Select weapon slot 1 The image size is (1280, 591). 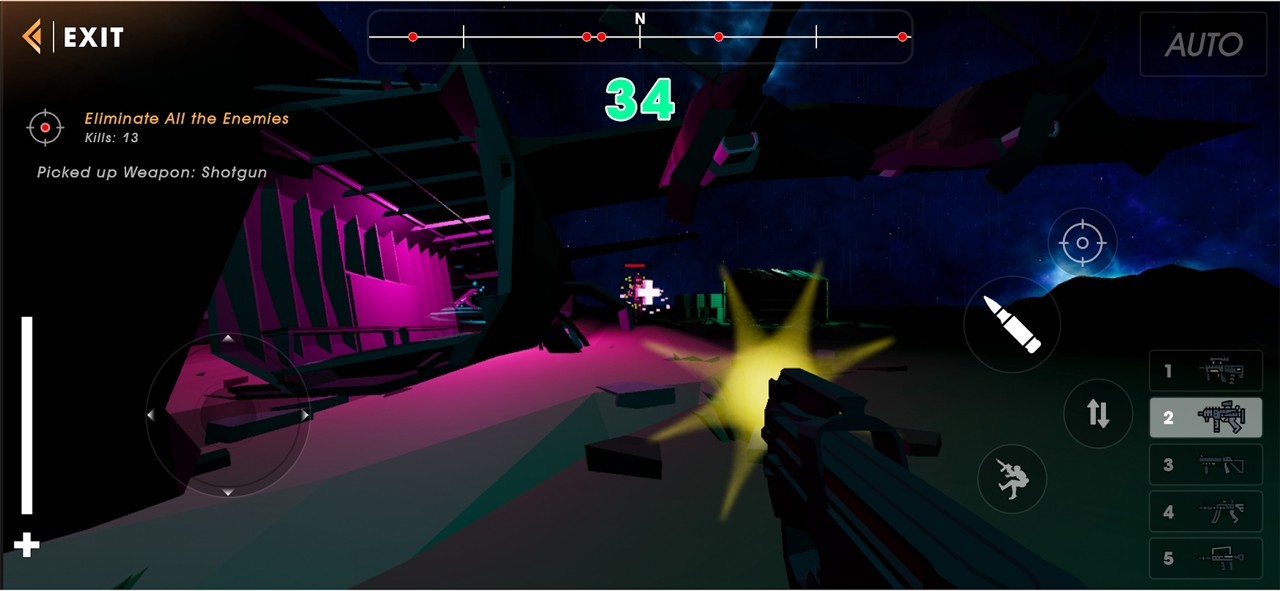pyautogui.click(x=1205, y=372)
